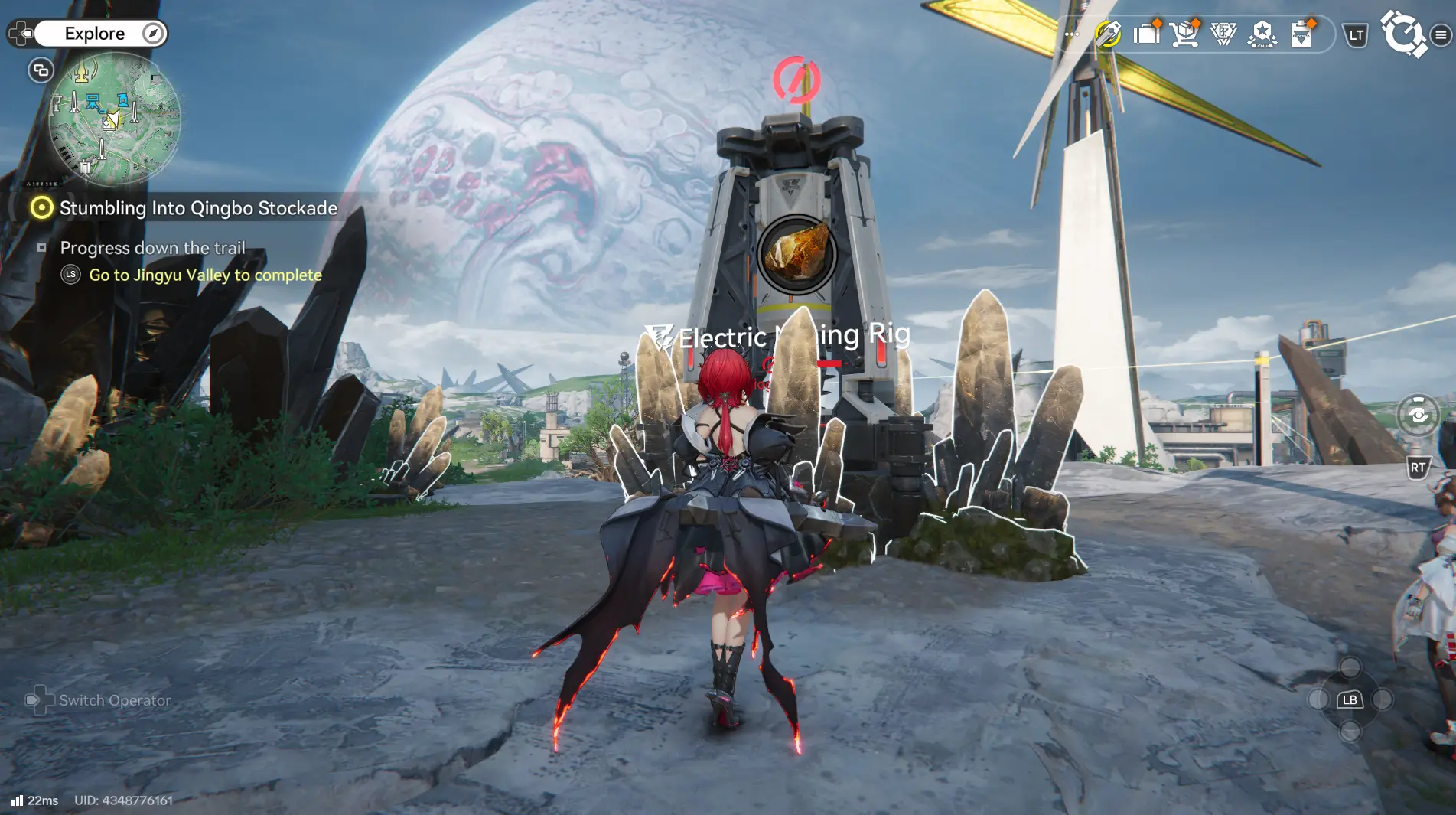The height and width of the screenshot is (815, 1456).
Task: Open the LT shortcut wheel menu
Action: click(x=1355, y=34)
